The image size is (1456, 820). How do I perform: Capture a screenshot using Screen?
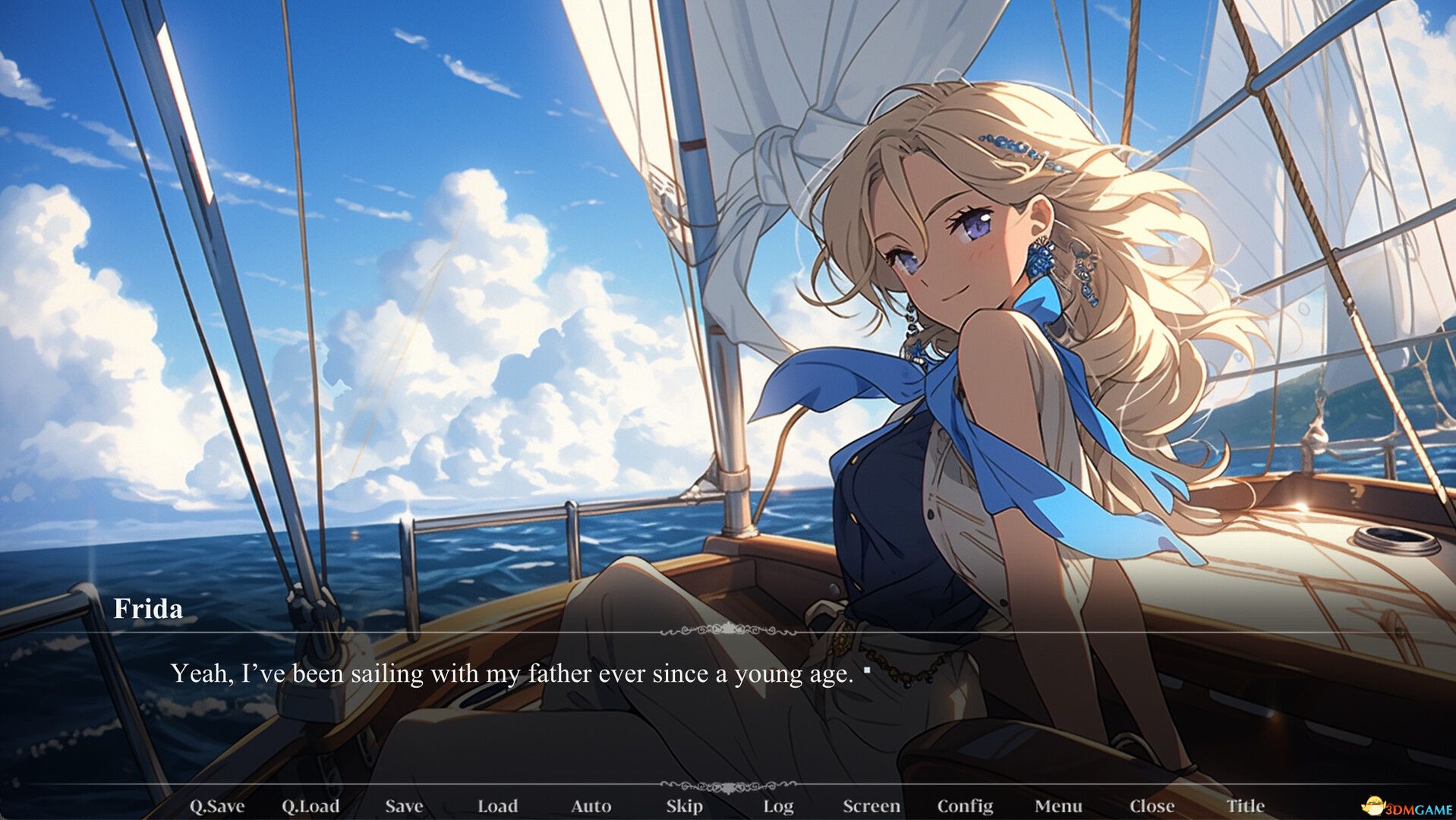point(871,806)
